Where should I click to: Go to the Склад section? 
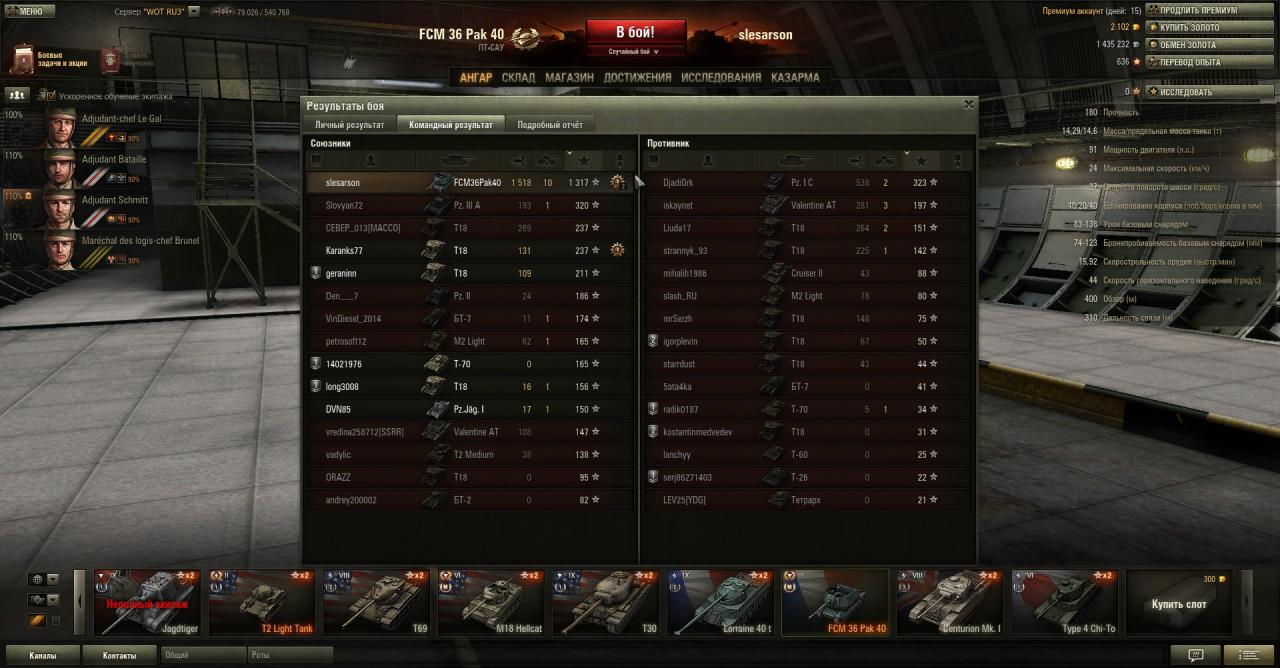click(518, 77)
